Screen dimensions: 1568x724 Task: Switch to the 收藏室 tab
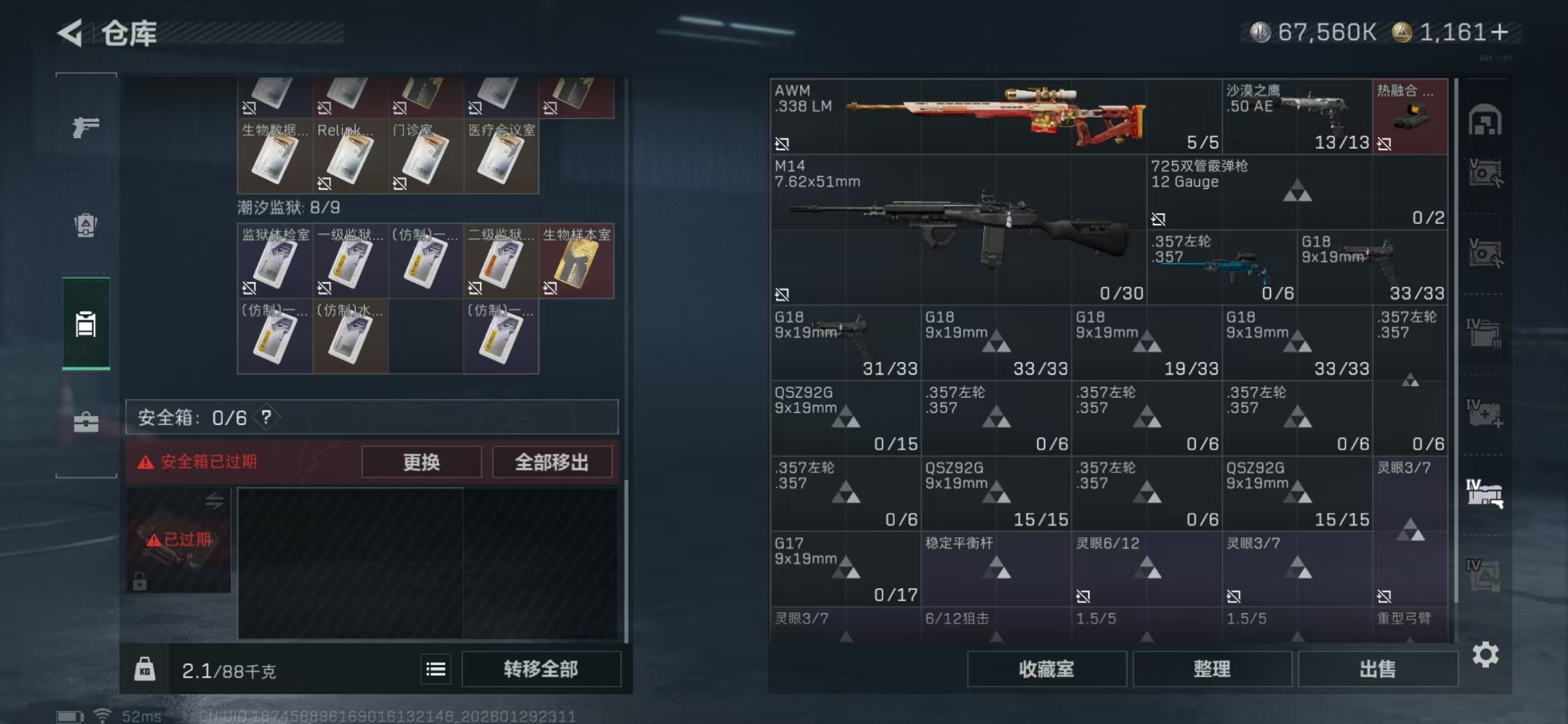(x=1047, y=669)
